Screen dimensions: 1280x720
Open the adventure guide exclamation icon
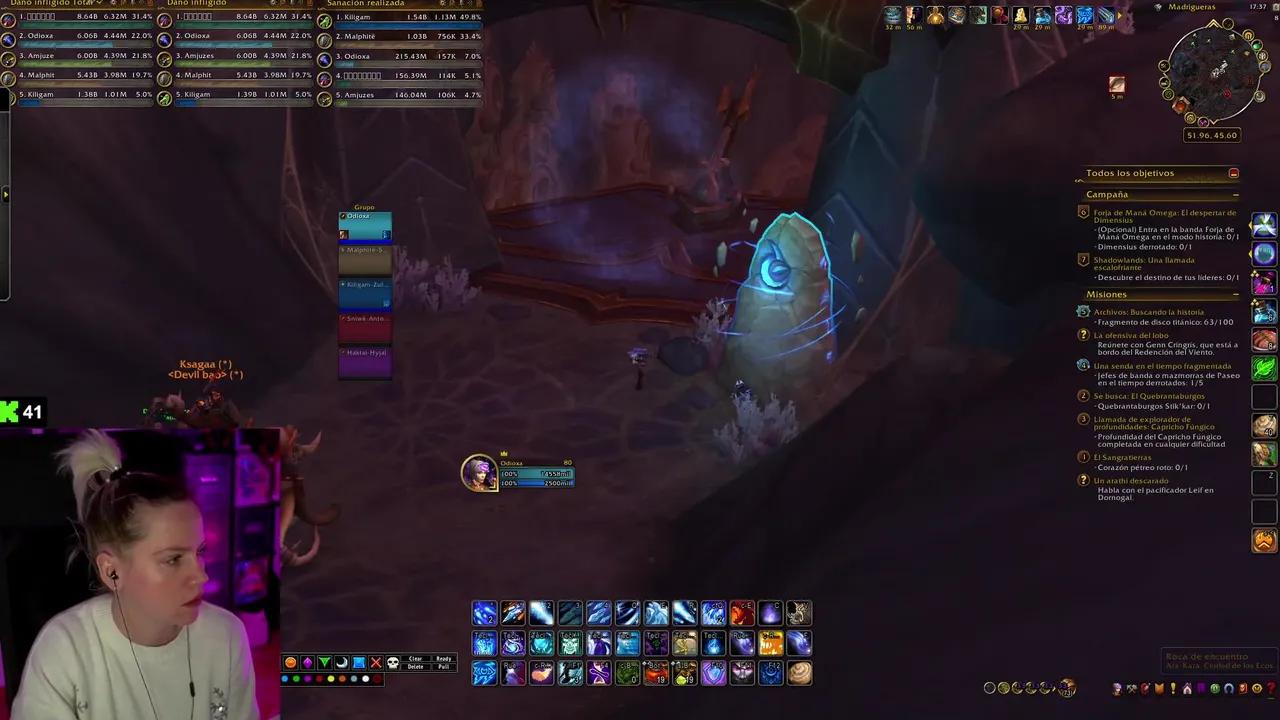[x=1173, y=688]
